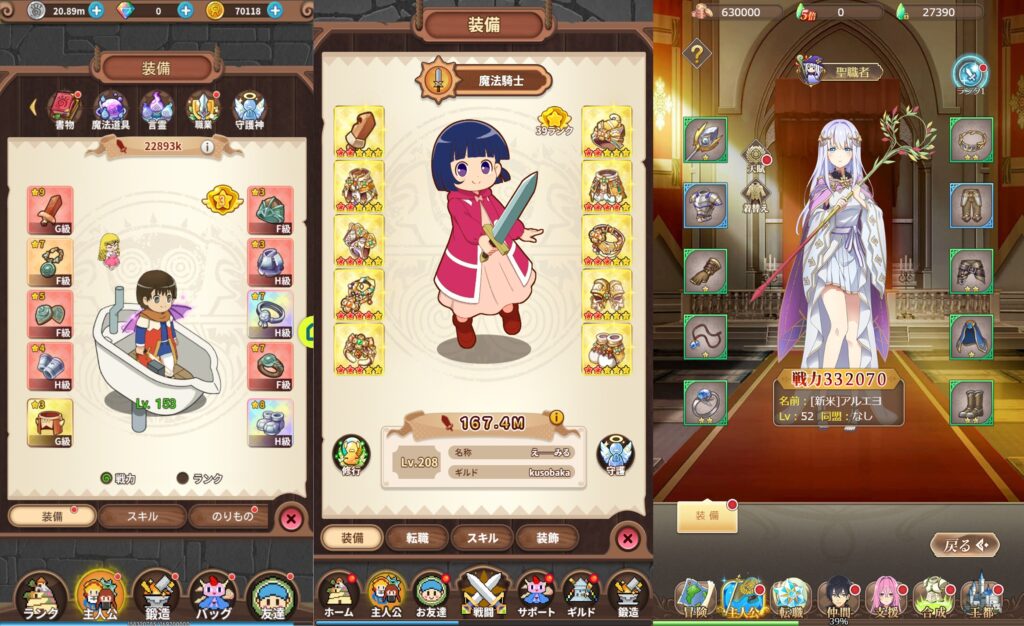Select the 守護神 guardian category icon
The width and height of the screenshot is (1024, 626).
click(249, 108)
